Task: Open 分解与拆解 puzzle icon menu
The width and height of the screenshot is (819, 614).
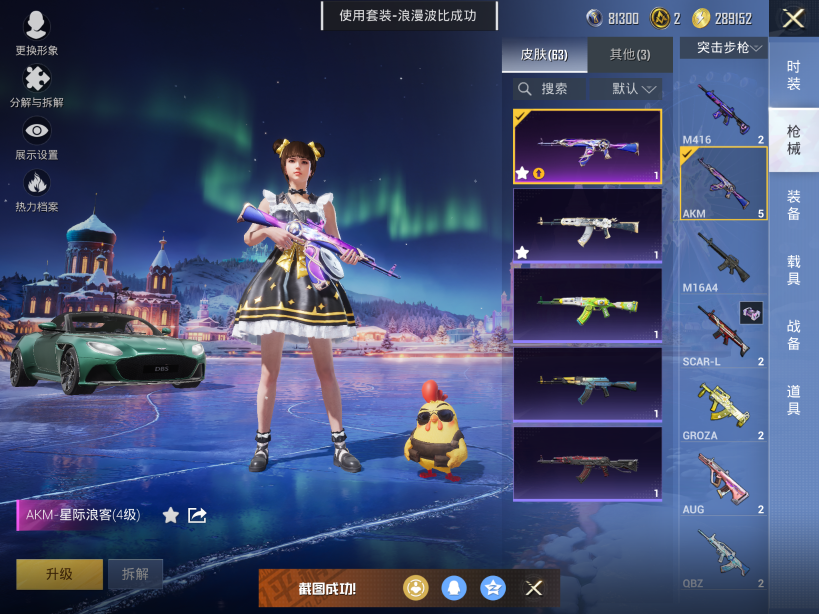Action: point(37,86)
